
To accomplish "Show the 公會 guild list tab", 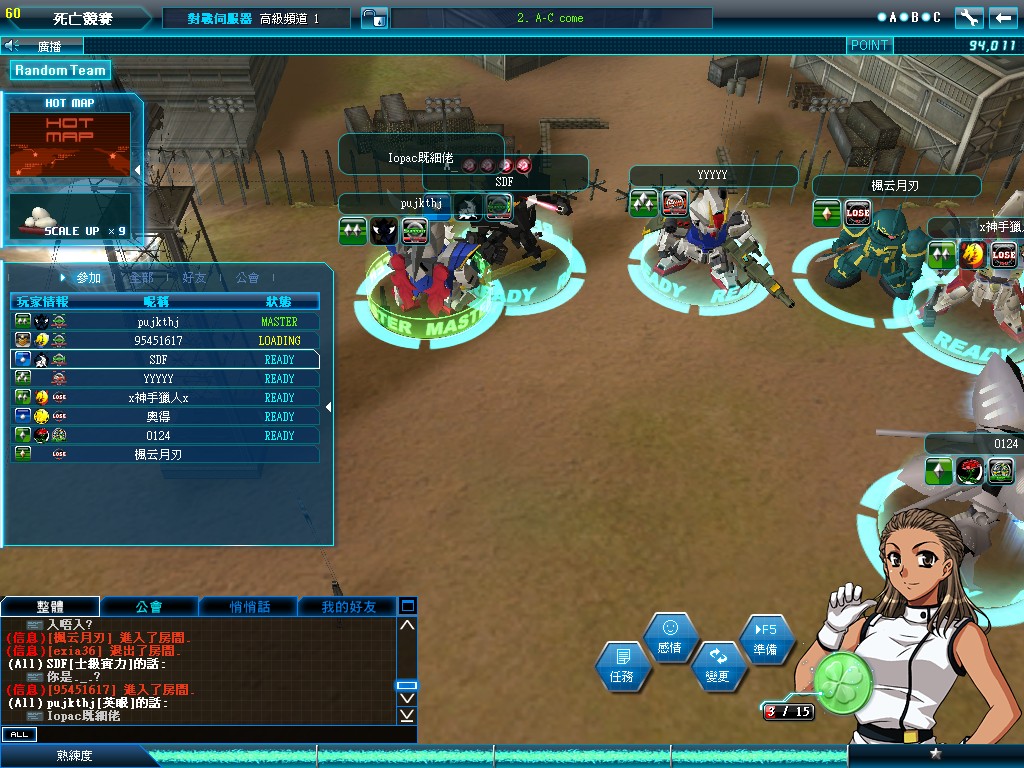I will pyautogui.click(x=247, y=278).
